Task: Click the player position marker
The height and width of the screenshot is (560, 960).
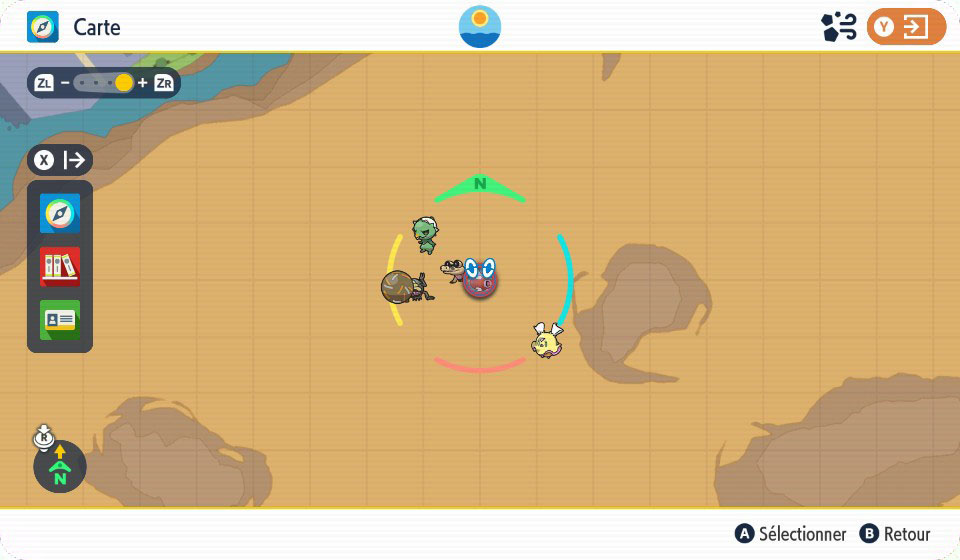Action: [x=481, y=277]
